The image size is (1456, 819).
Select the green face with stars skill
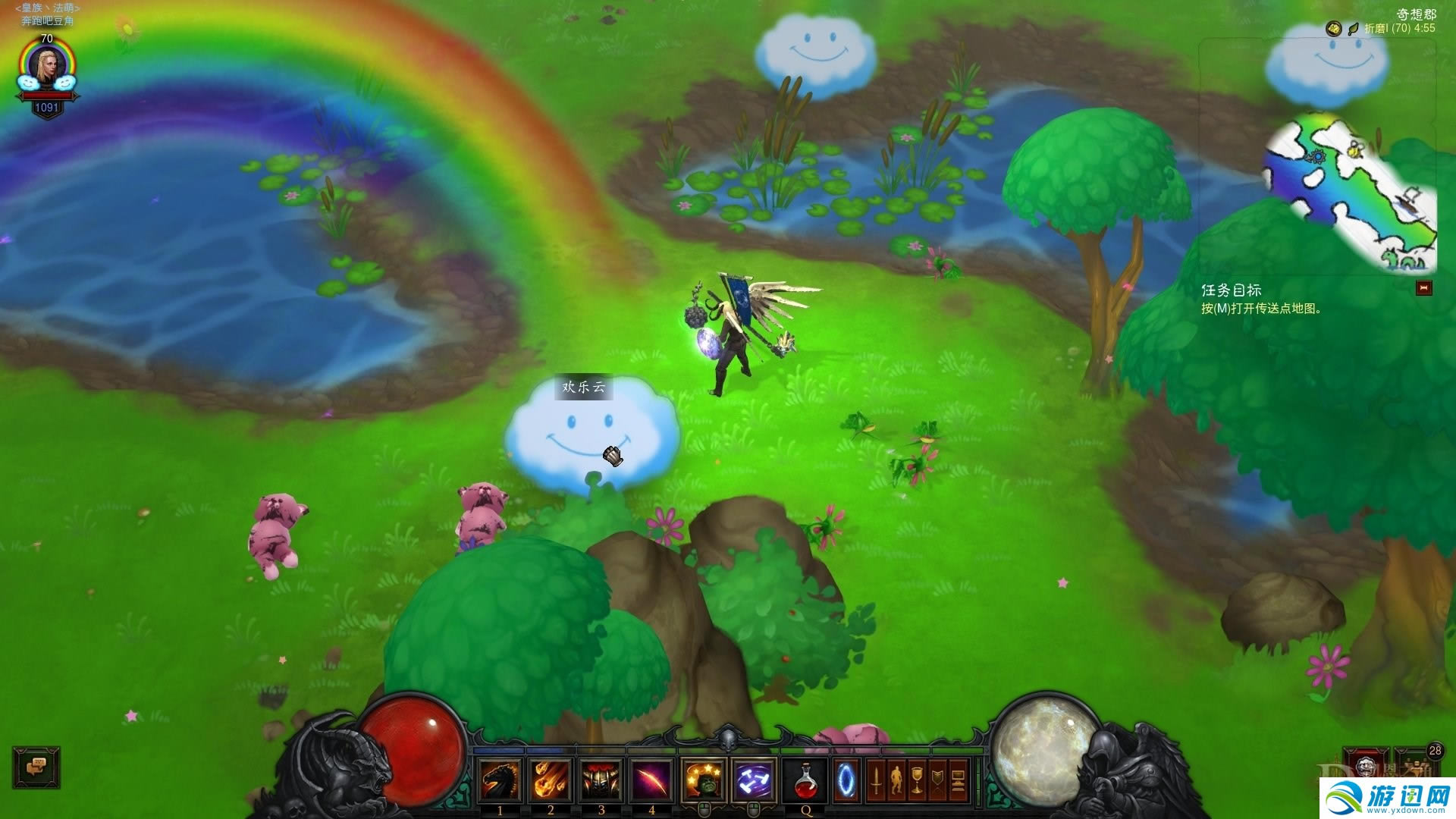704,780
